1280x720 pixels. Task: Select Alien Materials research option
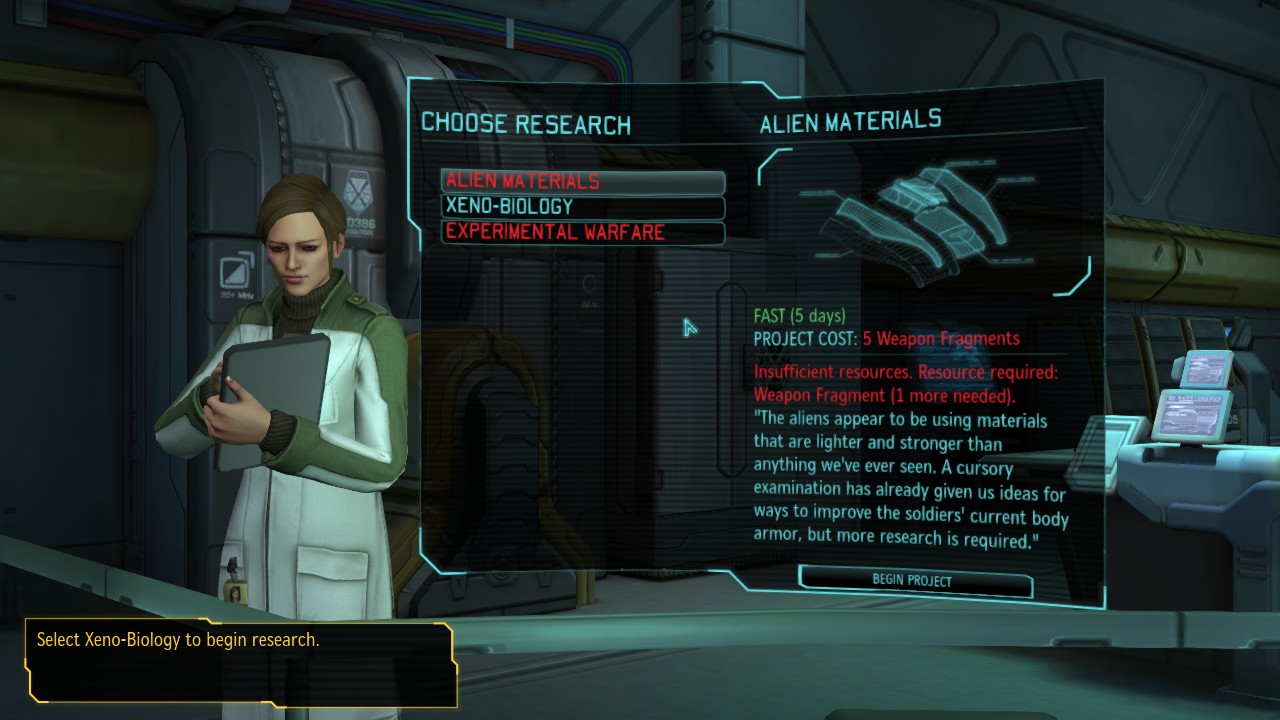pos(582,181)
